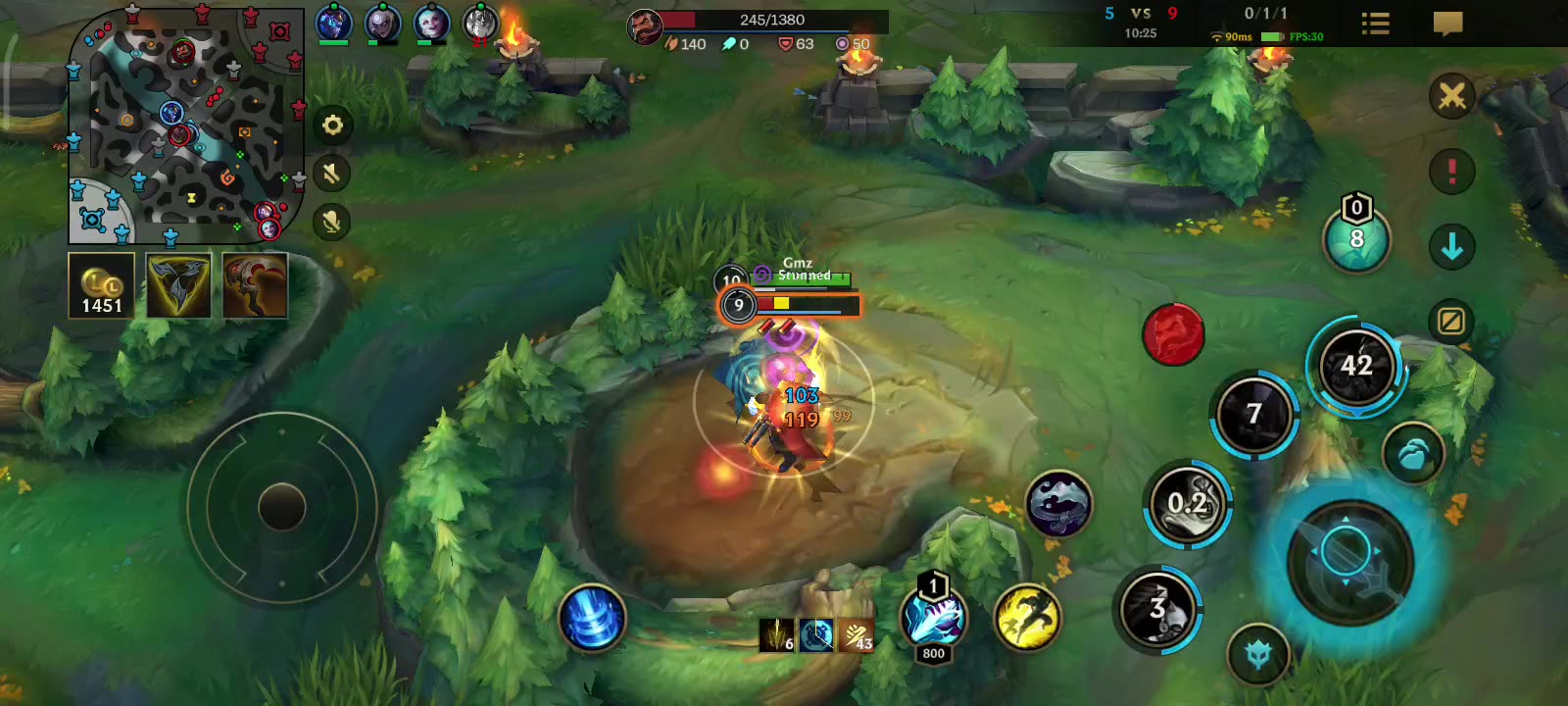Send the attack crossed-swords ping
This screenshot has width=1568, height=706.
click(1451, 95)
